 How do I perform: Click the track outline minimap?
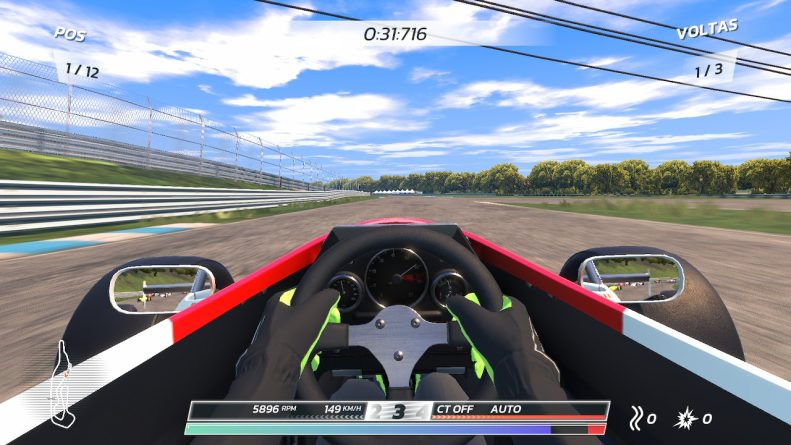61,384
